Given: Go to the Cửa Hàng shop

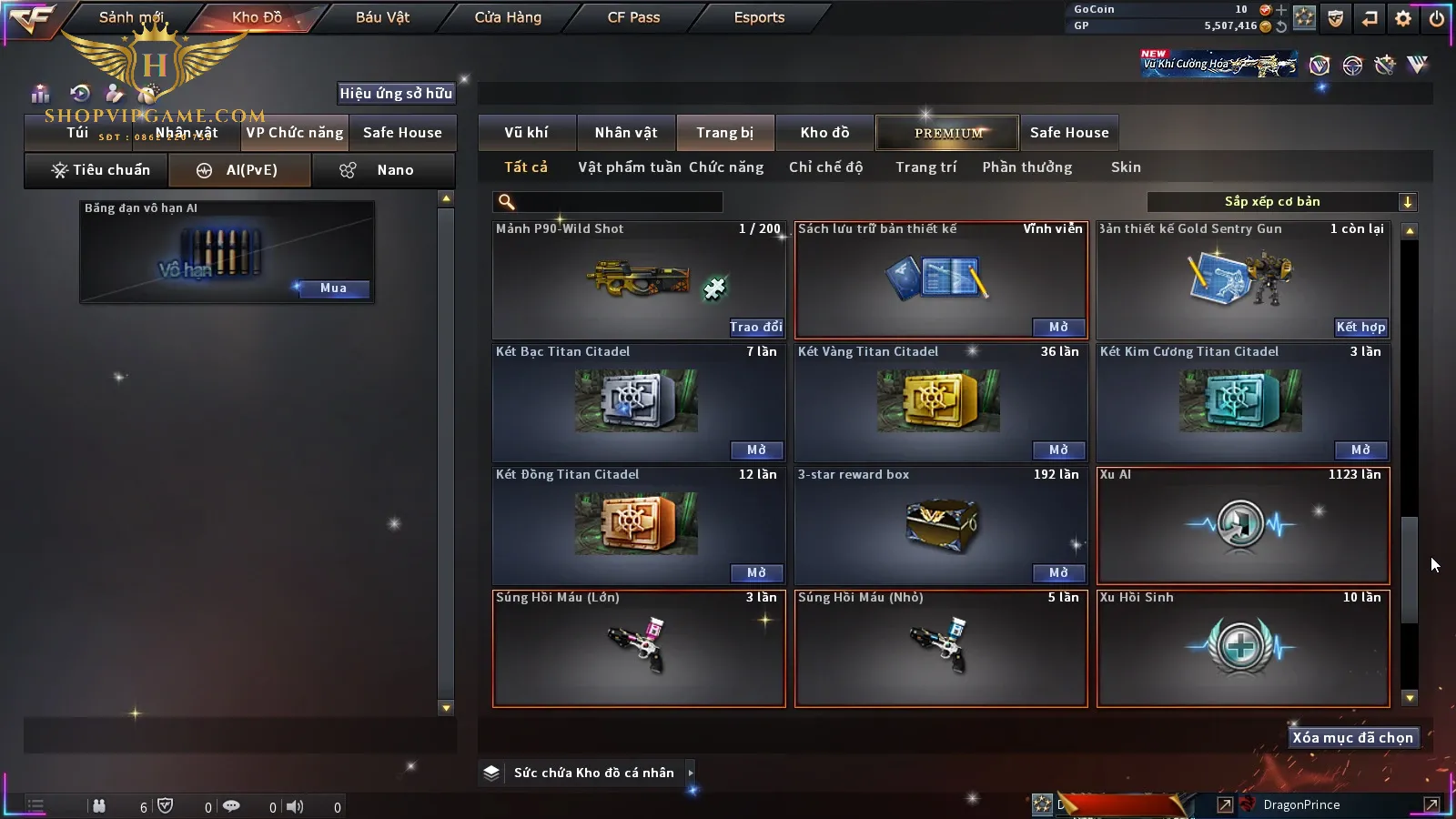Looking at the screenshot, I should pos(508,17).
